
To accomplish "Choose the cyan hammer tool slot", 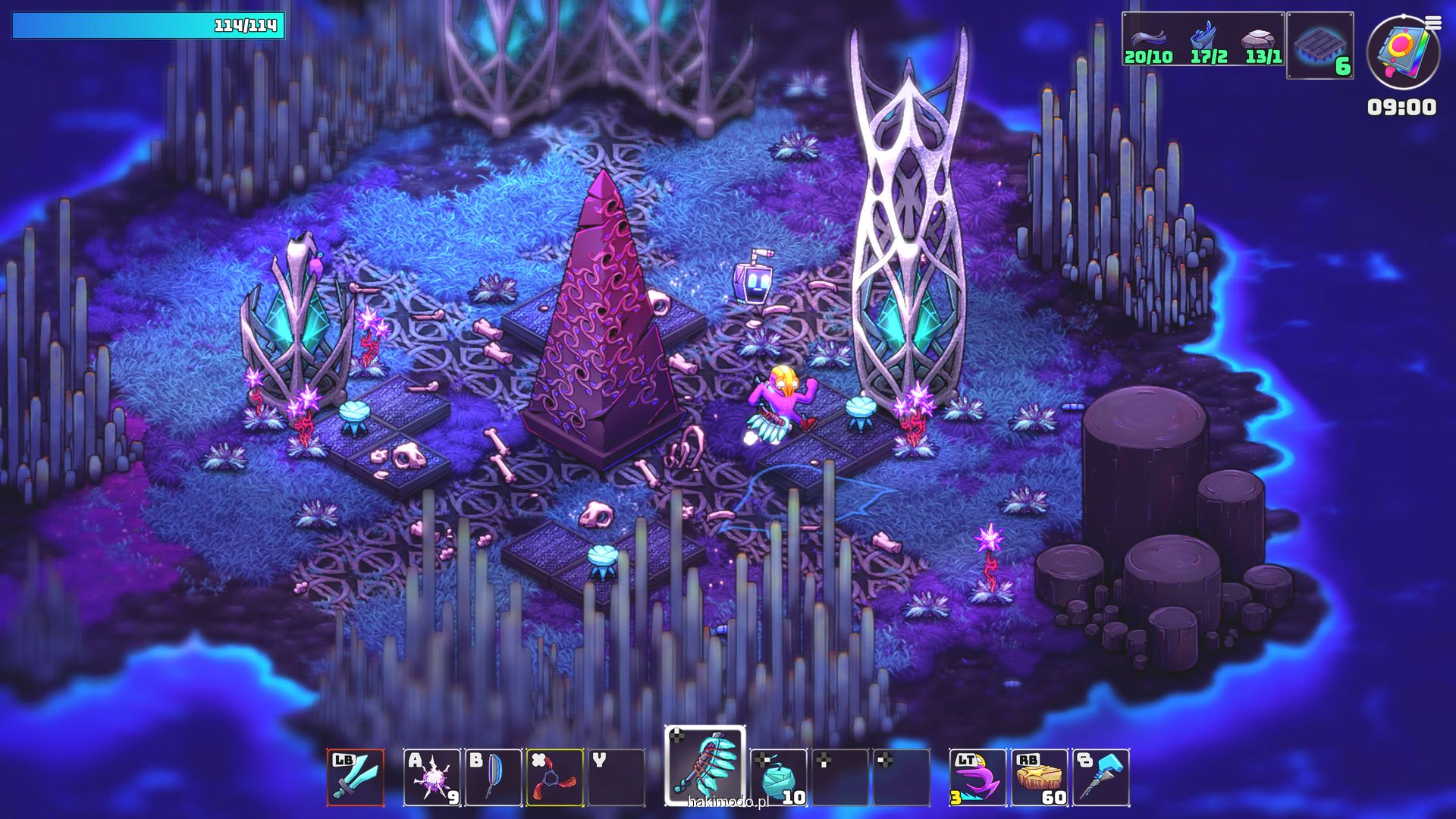I will point(1101,777).
